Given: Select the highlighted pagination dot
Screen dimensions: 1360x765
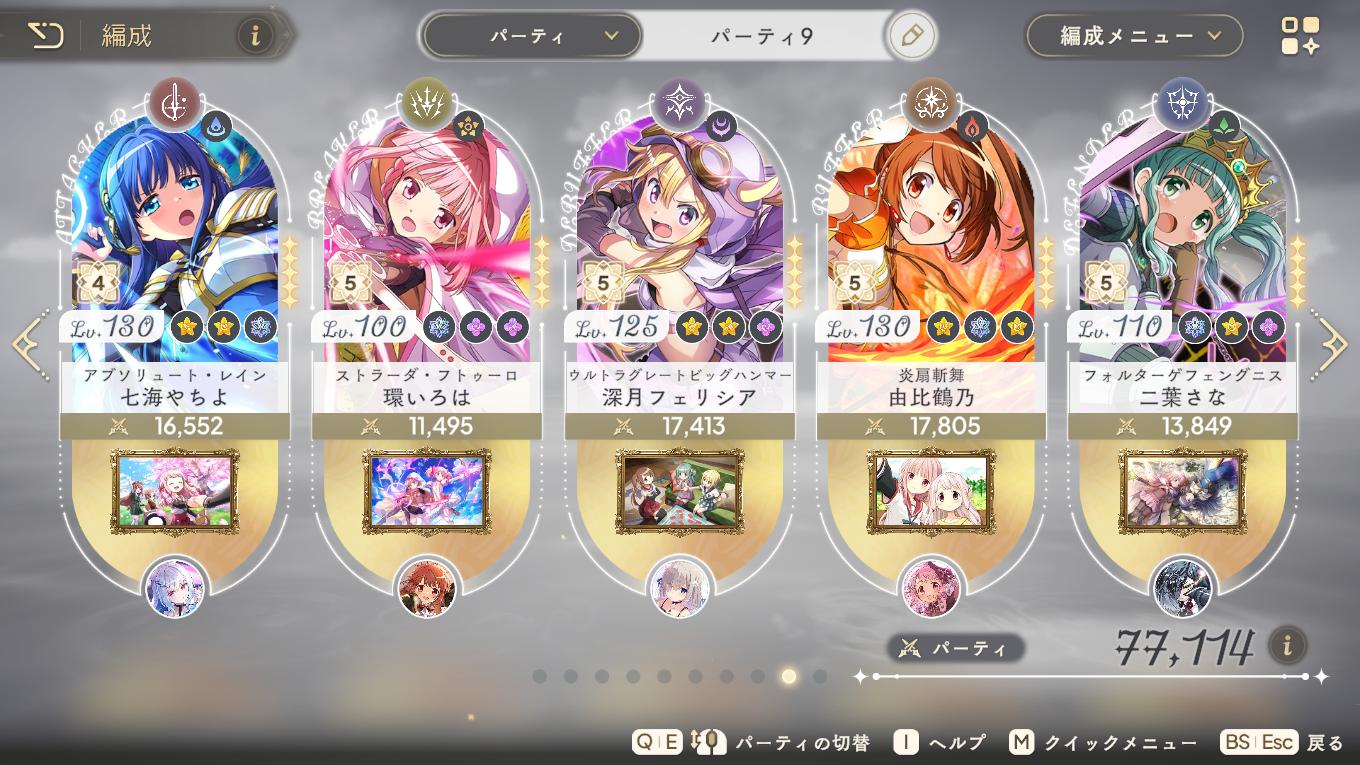Looking at the screenshot, I should click(787, 678).
